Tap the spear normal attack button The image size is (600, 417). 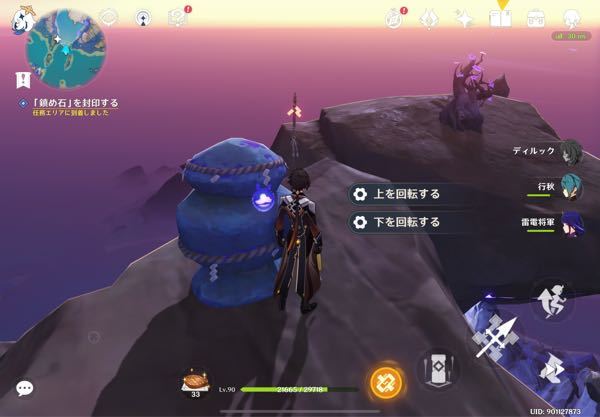tap(496, 337)
